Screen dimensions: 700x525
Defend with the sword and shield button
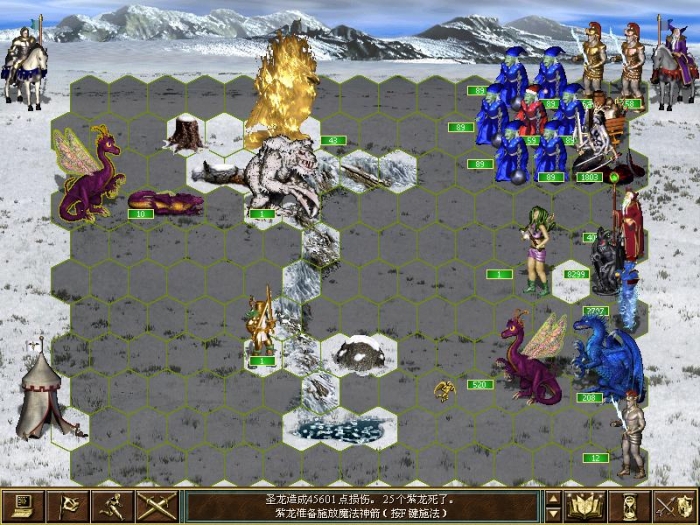(674, 506)
